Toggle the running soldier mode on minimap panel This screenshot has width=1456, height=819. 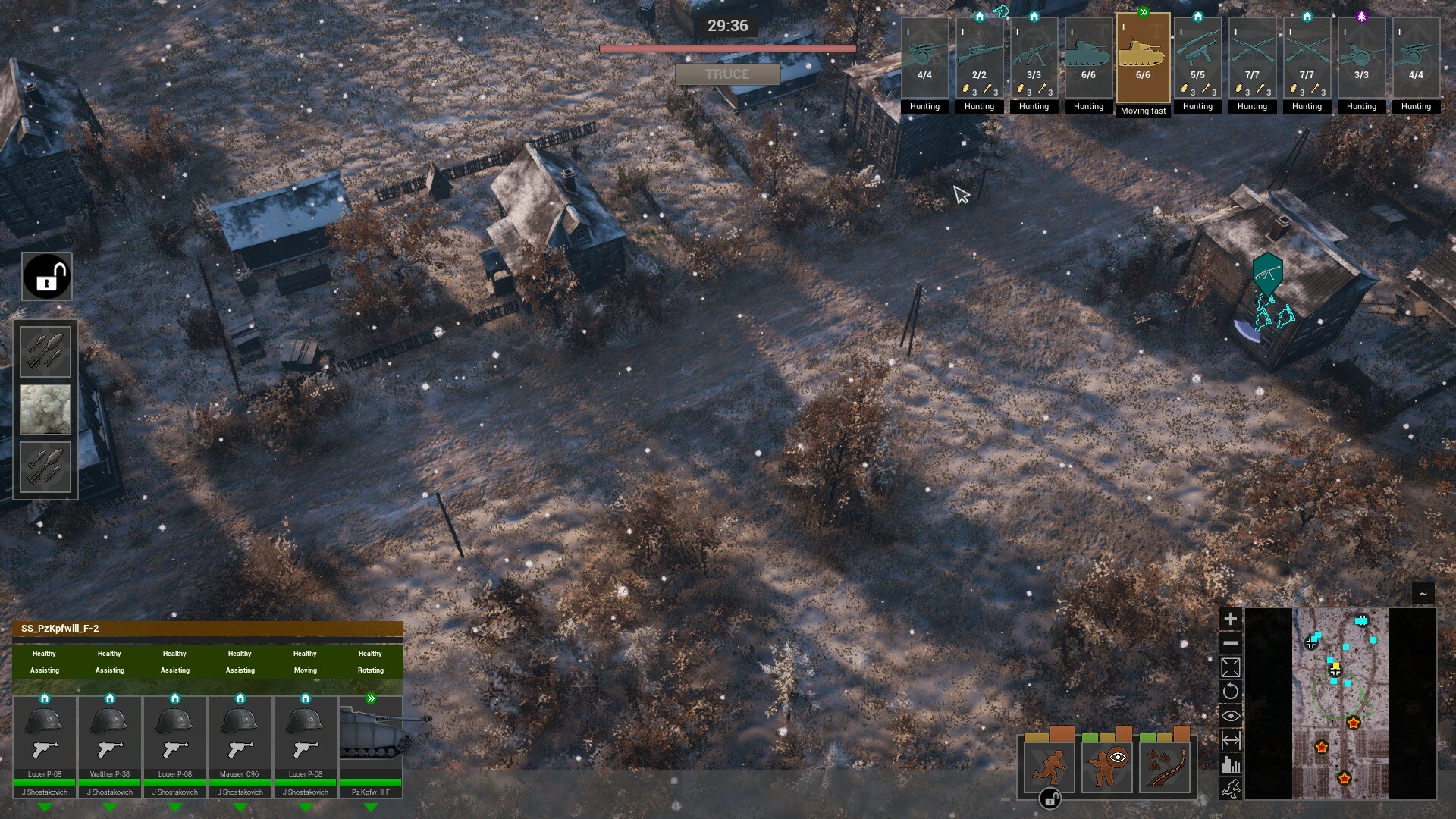pos(1231,789)
